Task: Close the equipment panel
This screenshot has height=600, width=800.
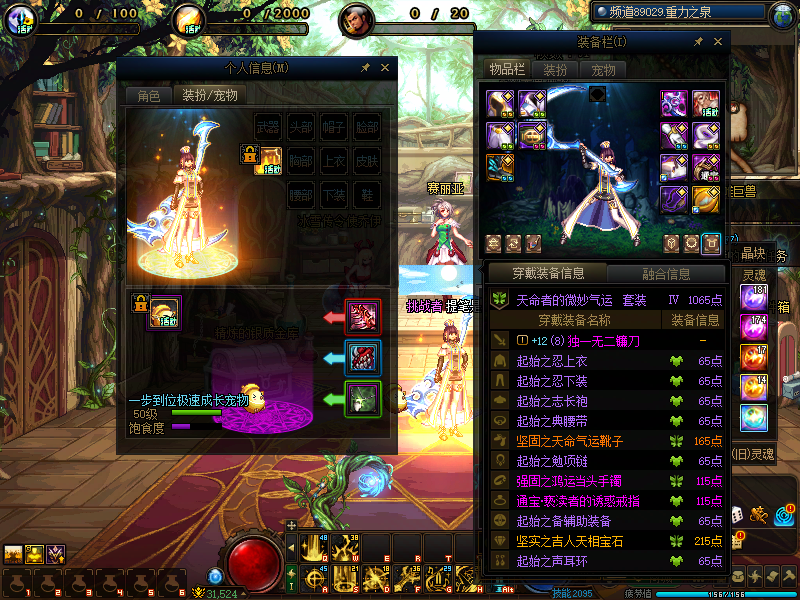Action: coord(717,42)
